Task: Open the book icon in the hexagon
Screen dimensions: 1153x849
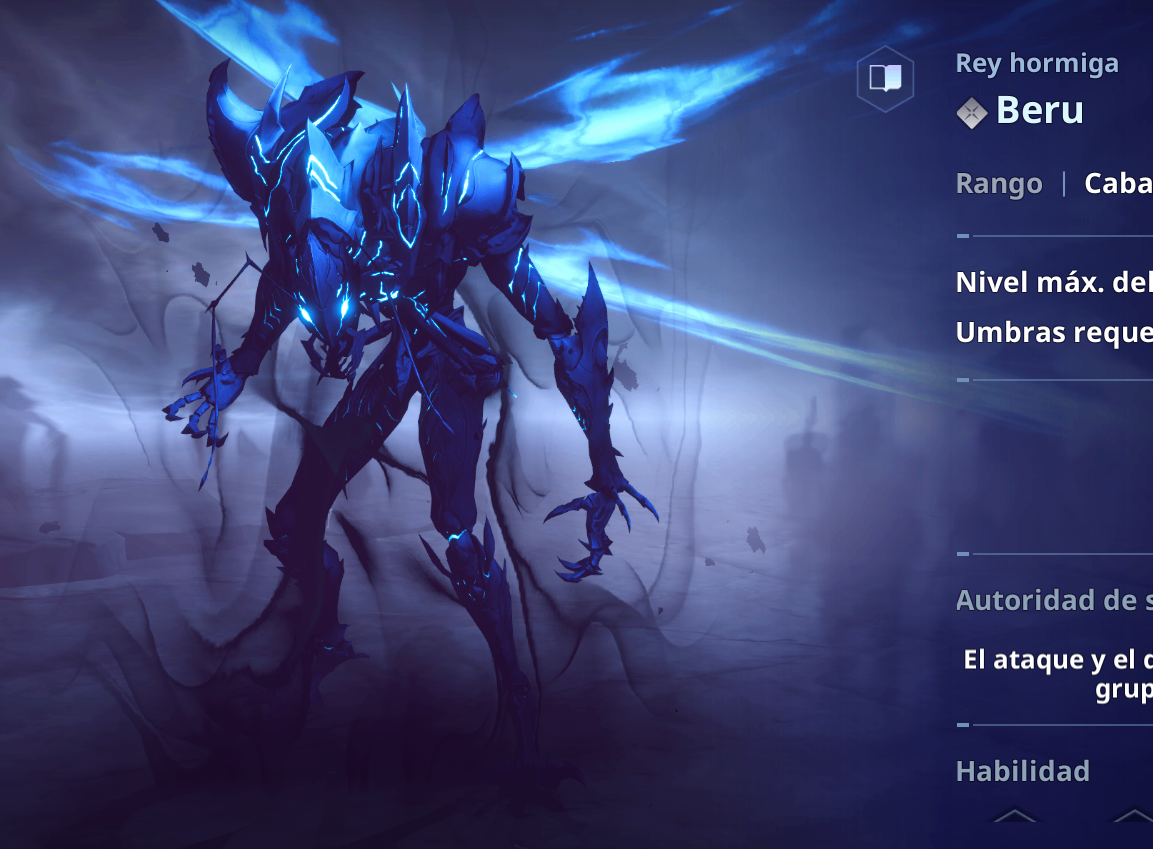Action: (885, 78)
